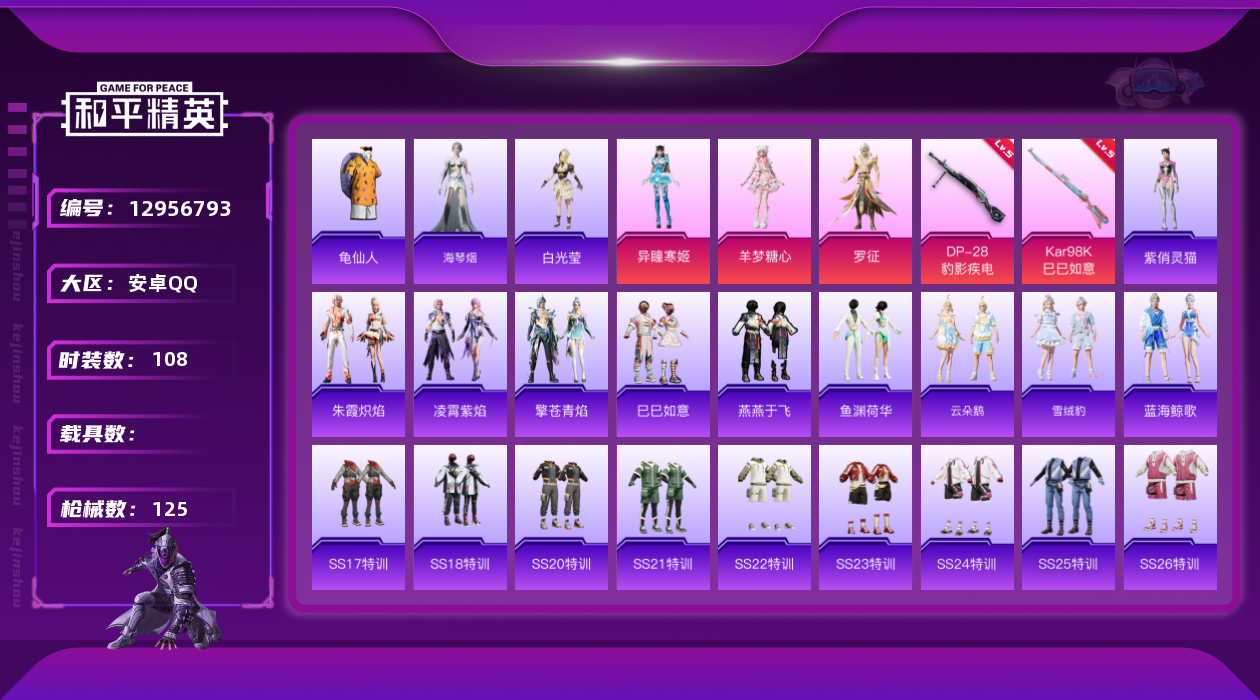Choose the 白光莹 outfit tile
Image resolution: width=1260 pixels, height=700 pixels.
tap(561, 210)
